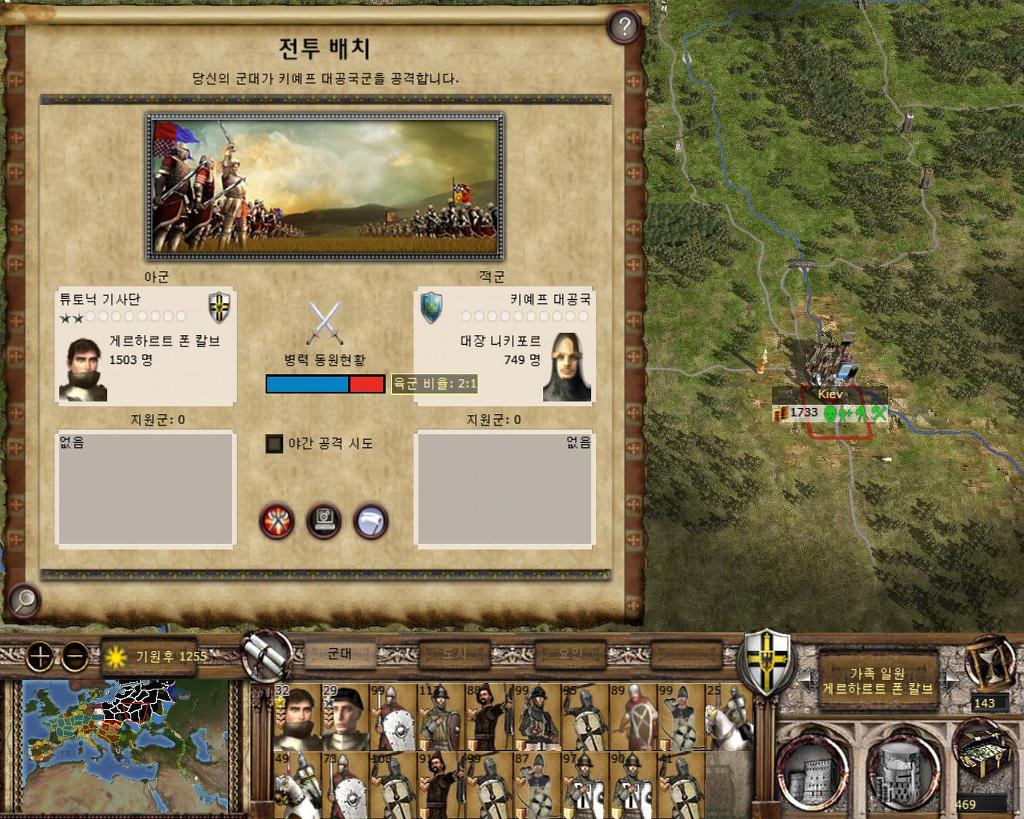Toggle the night attack checkbox
Screen dimensions: 1024x819
pyautogui.click(x=275, y=443)
